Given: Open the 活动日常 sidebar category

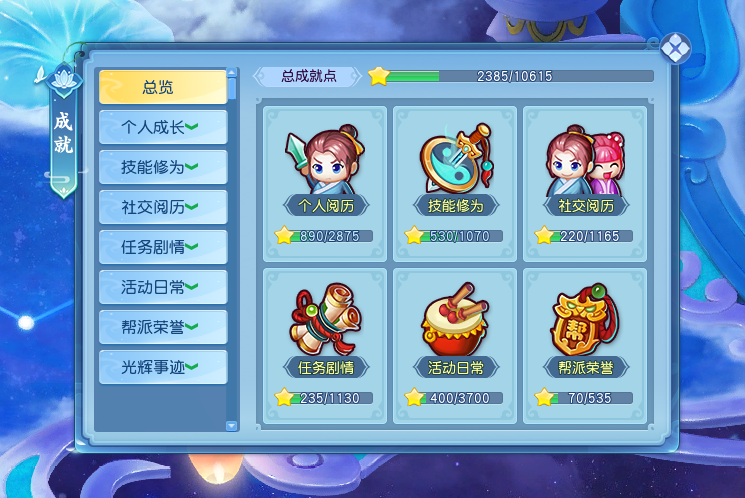Looking at the screenshot, I should [162, 287].
